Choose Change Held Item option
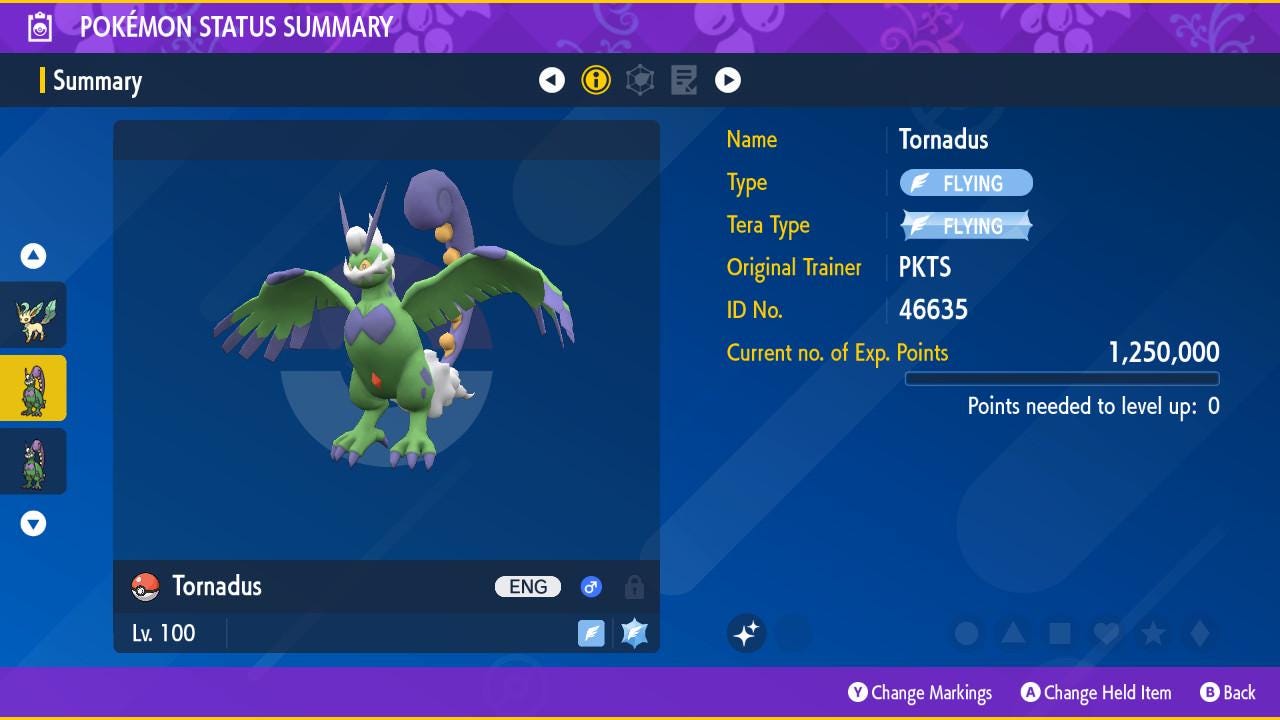 pos(1096,693)
